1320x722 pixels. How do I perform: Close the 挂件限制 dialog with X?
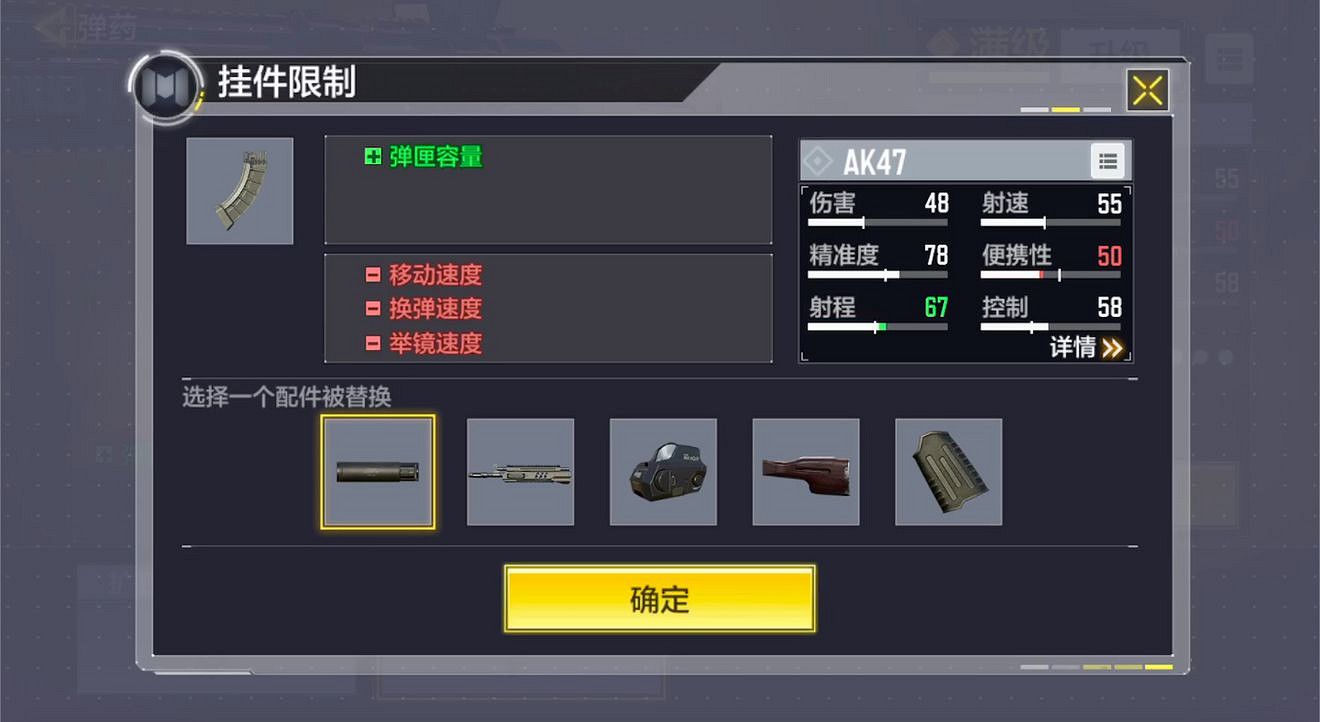[1147, 88]
